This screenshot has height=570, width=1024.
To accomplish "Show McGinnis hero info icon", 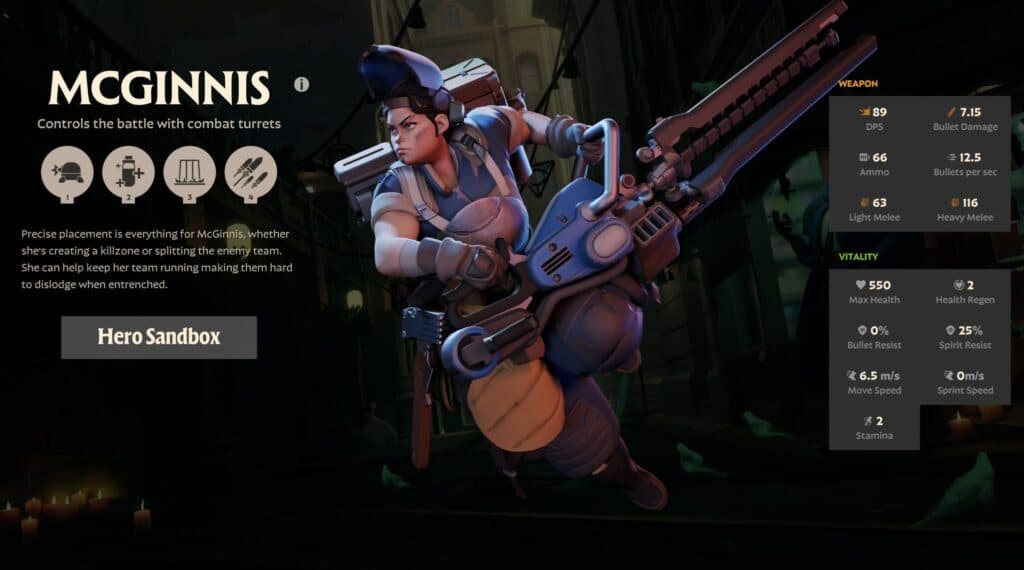I will tap(302, 85).
